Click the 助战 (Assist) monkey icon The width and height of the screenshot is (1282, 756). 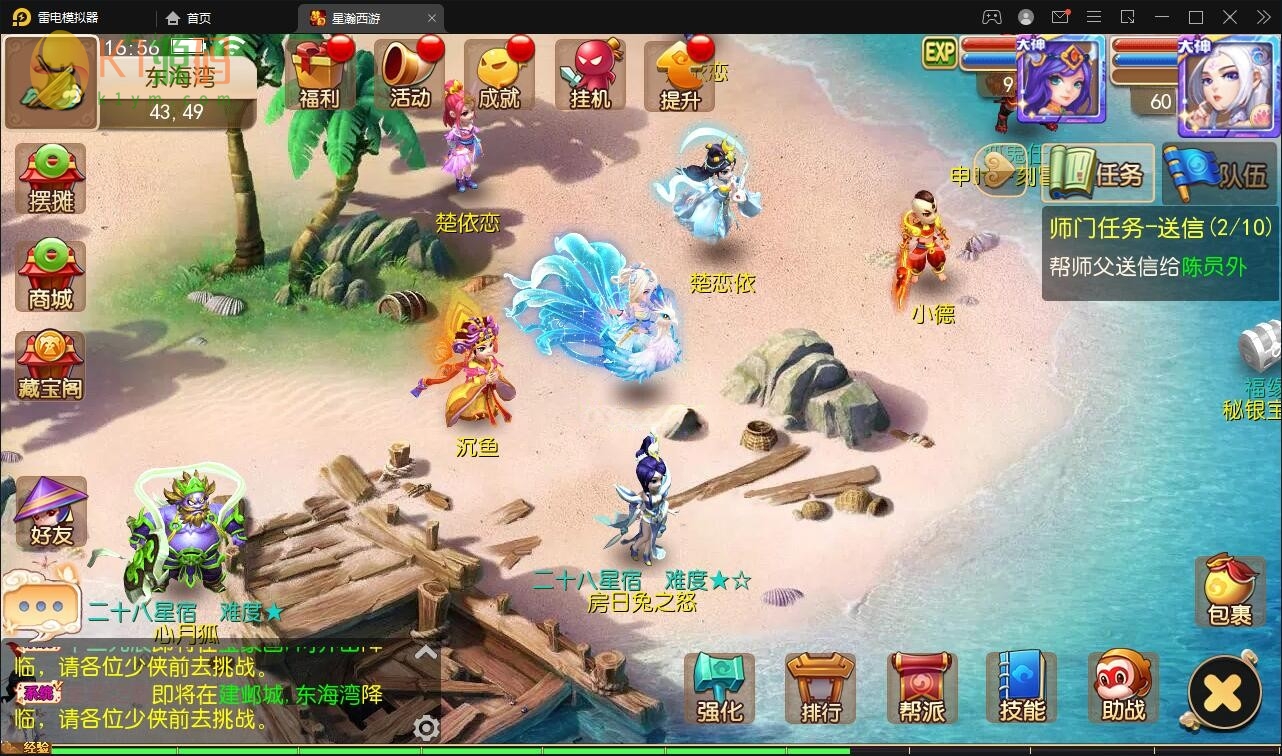point(1122,687)
